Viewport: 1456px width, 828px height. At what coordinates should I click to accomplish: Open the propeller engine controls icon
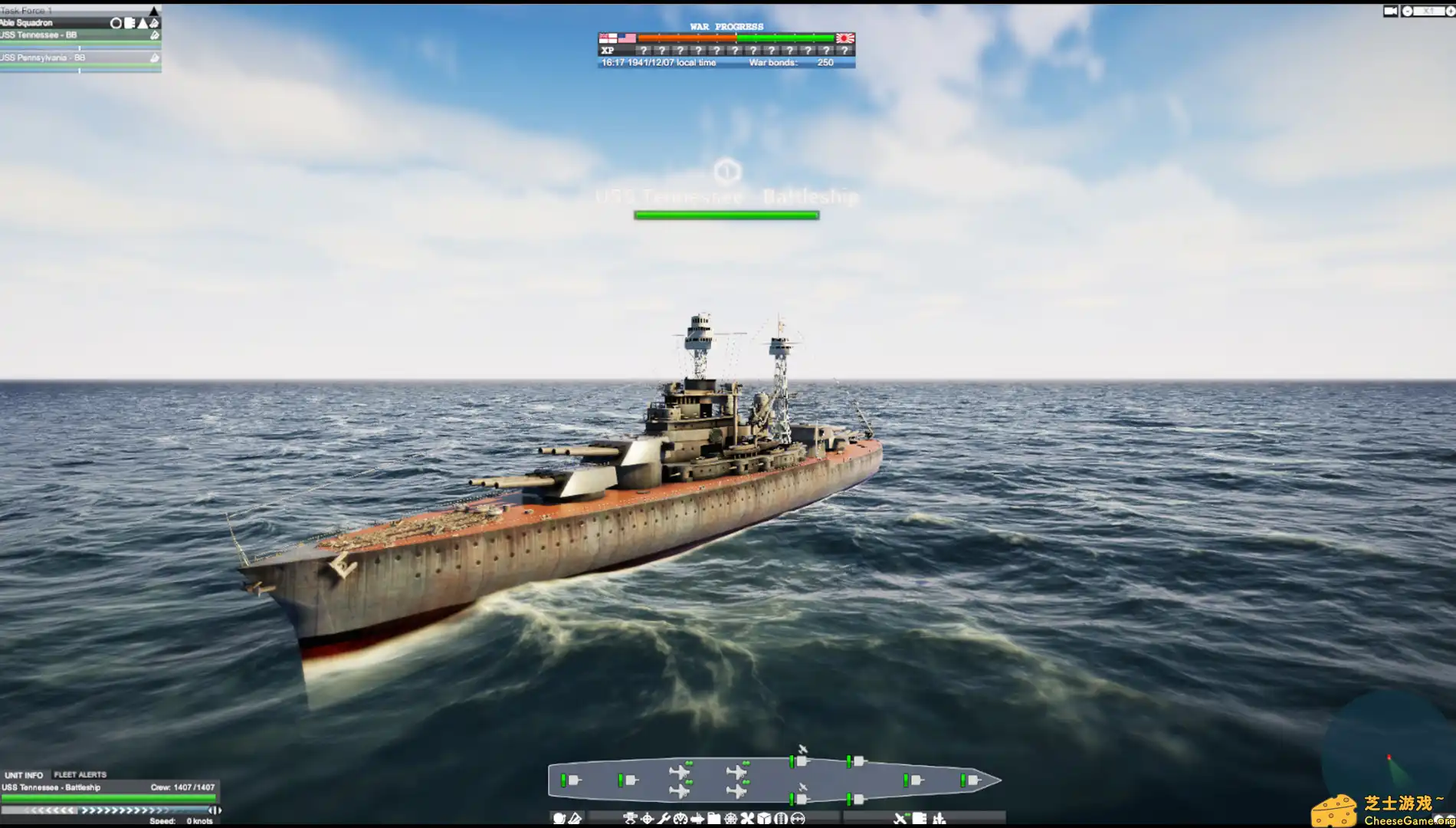pos(748,819)
